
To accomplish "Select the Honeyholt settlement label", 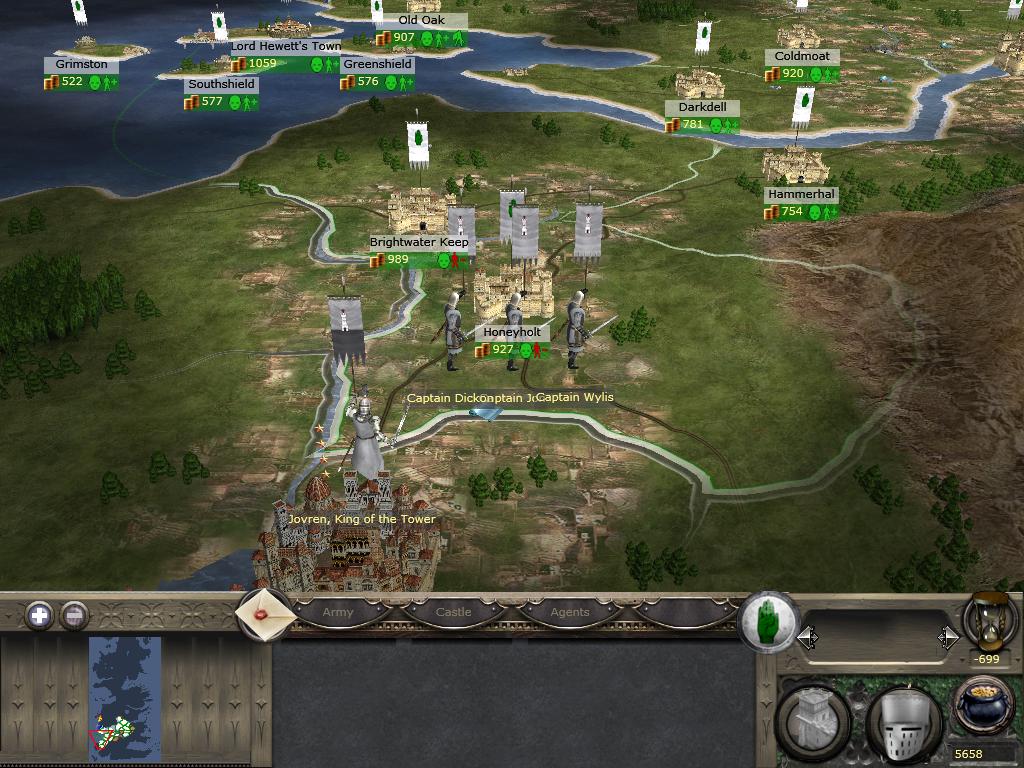I will coord(512,332).
